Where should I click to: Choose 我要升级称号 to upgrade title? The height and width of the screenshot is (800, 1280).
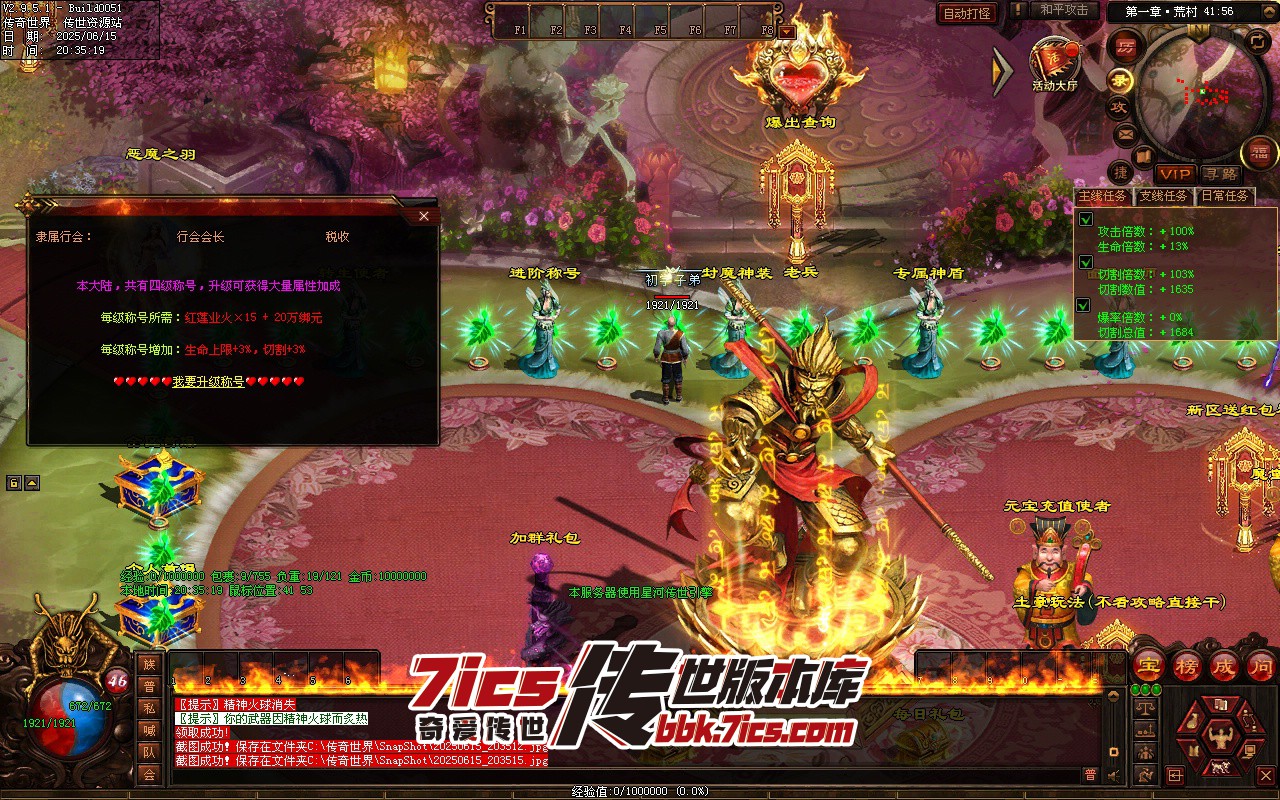(208, 381)
